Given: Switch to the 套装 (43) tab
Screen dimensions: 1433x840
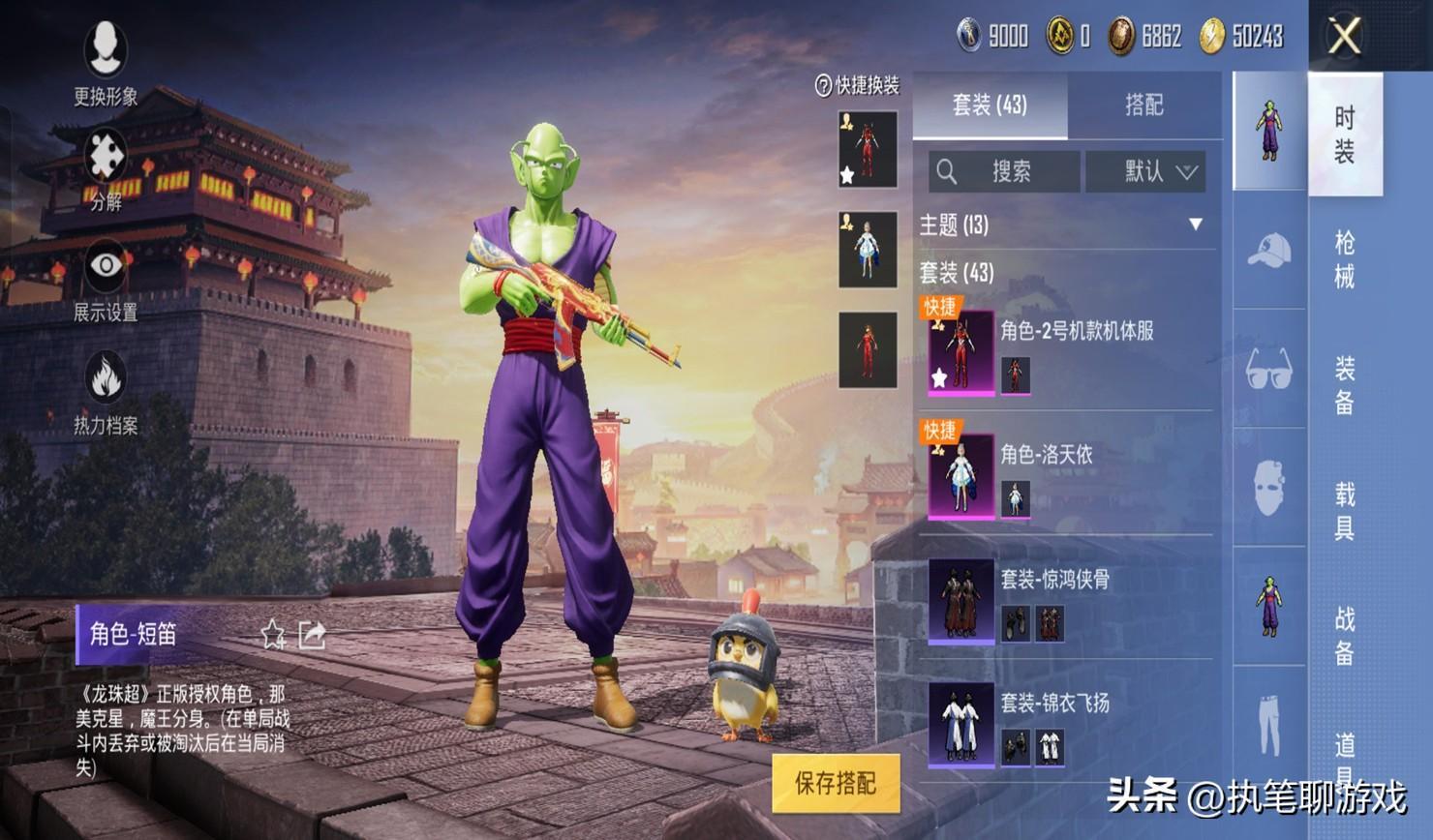Looking at the screenshot, I should tap(990, 105).
